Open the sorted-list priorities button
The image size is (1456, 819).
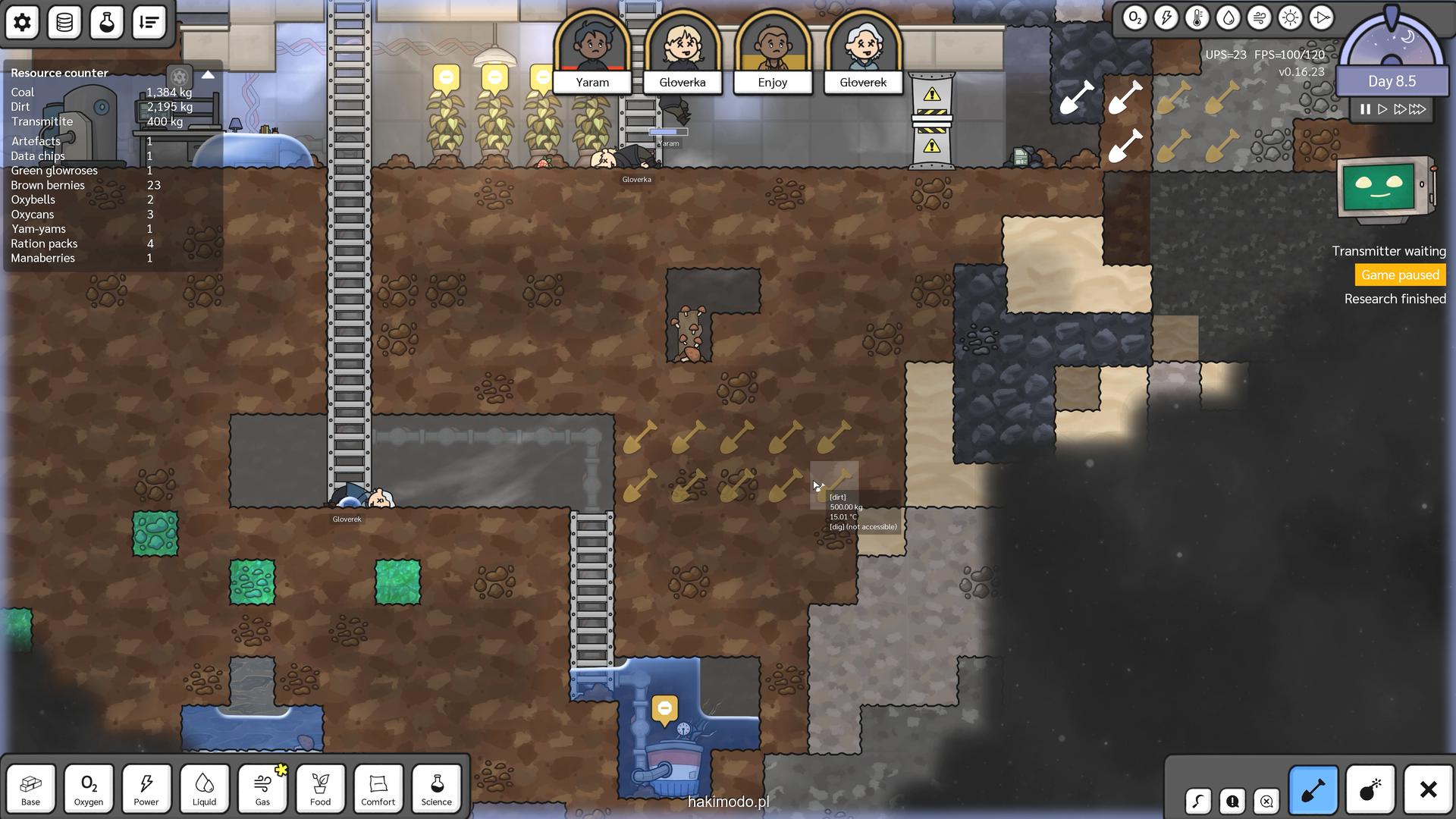[149, 22]
